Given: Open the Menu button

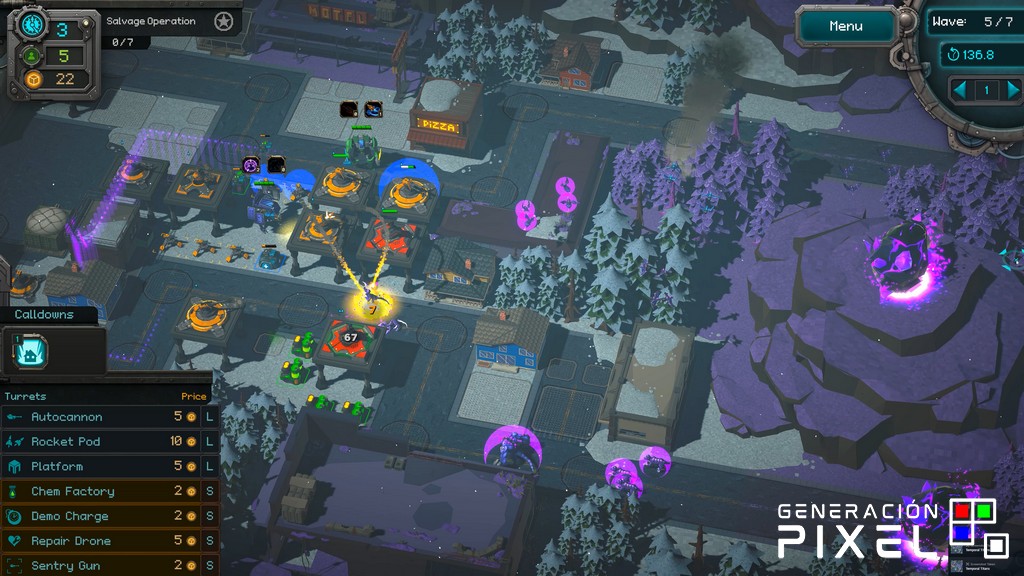Looking at the screenshot, I should [x=846, y=27].
